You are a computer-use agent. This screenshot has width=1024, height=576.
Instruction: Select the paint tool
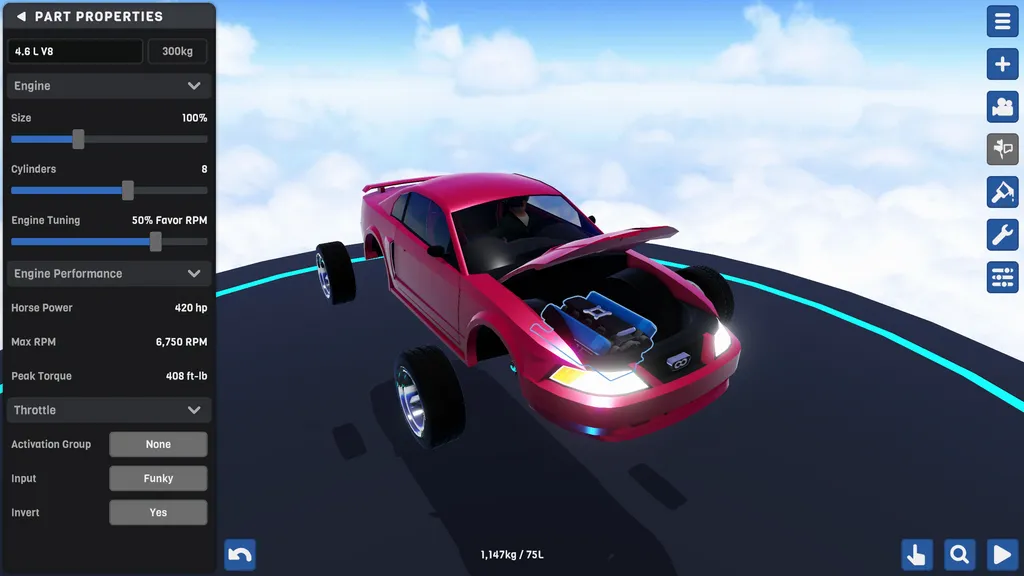[1002, 192]
